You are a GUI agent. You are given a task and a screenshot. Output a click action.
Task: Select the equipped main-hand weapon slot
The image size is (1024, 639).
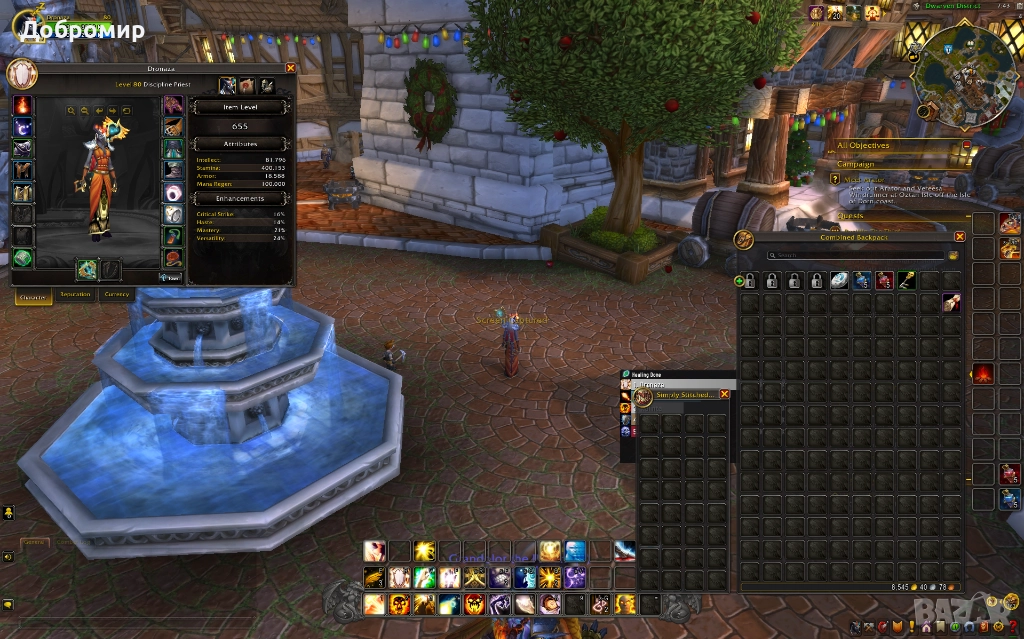87,269
